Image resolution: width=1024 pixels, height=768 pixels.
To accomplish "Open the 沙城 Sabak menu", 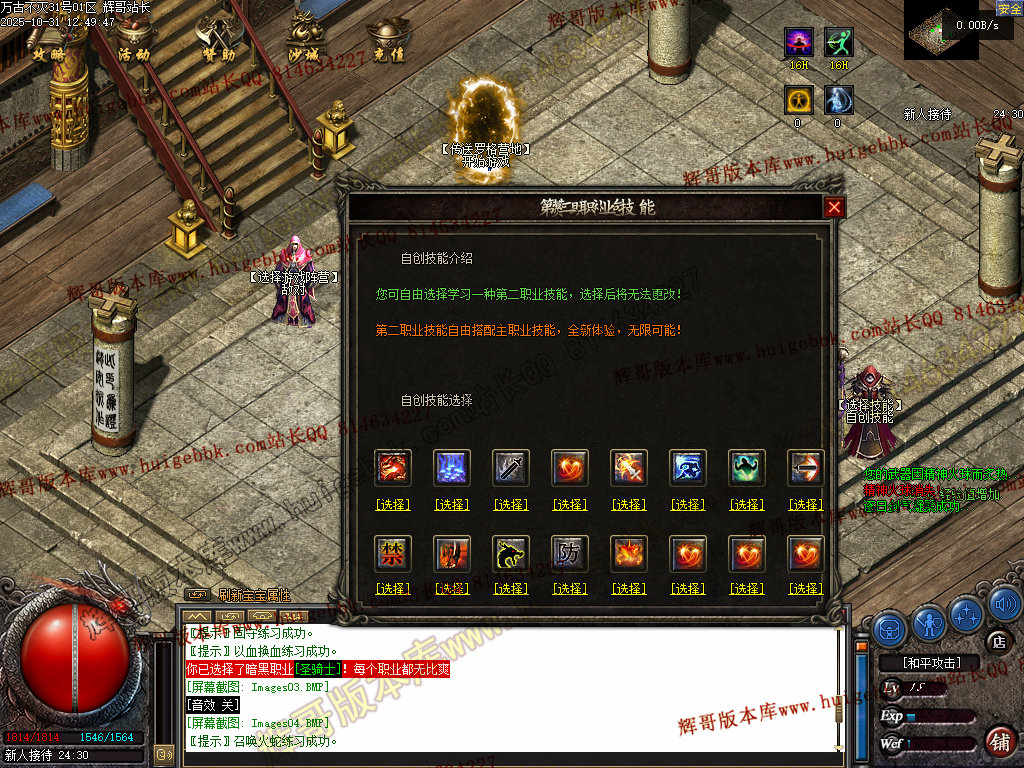I will pyautogui.click(x=303, y=38).
